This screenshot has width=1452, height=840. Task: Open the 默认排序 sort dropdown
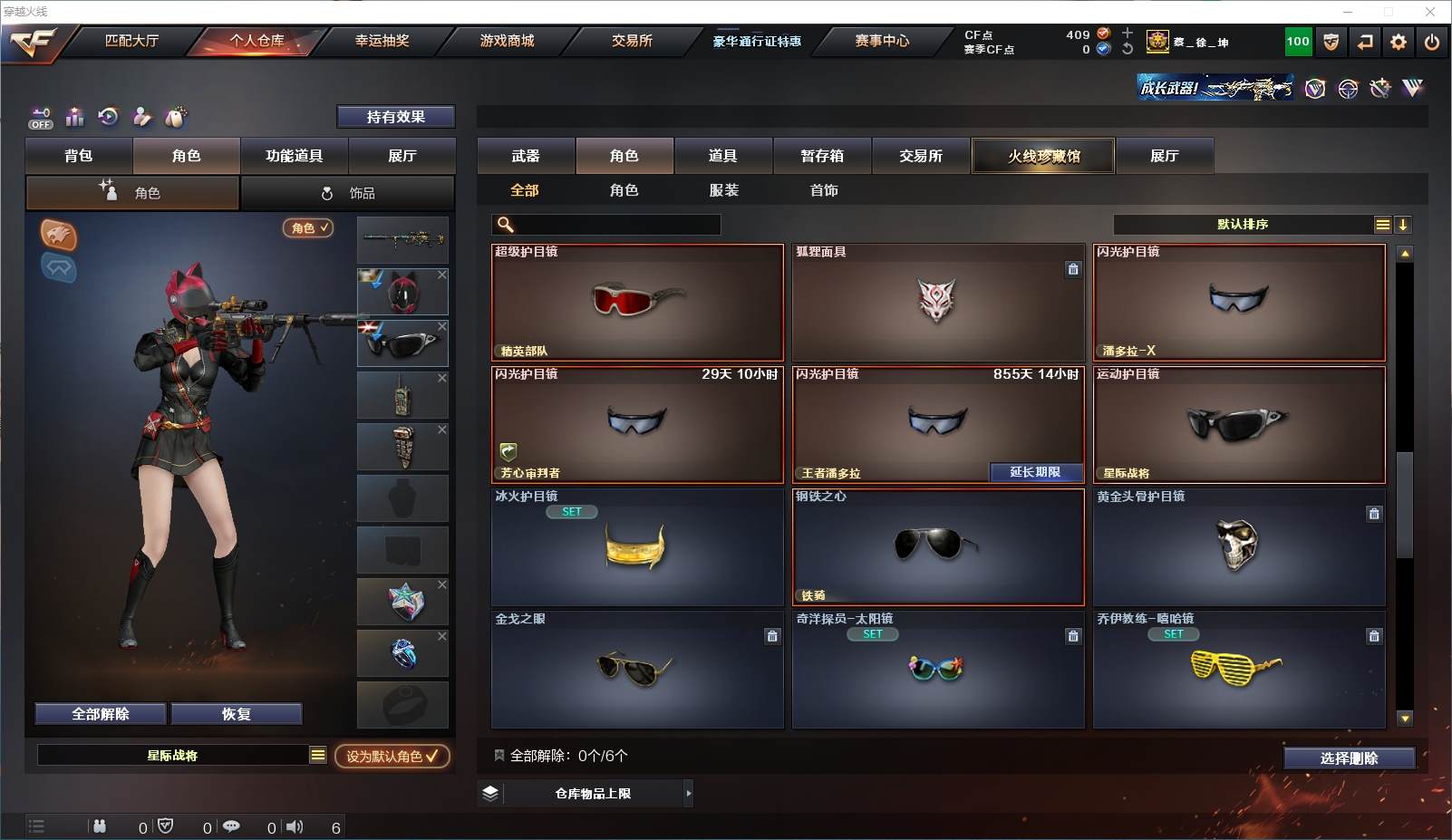coord(1243,225)
